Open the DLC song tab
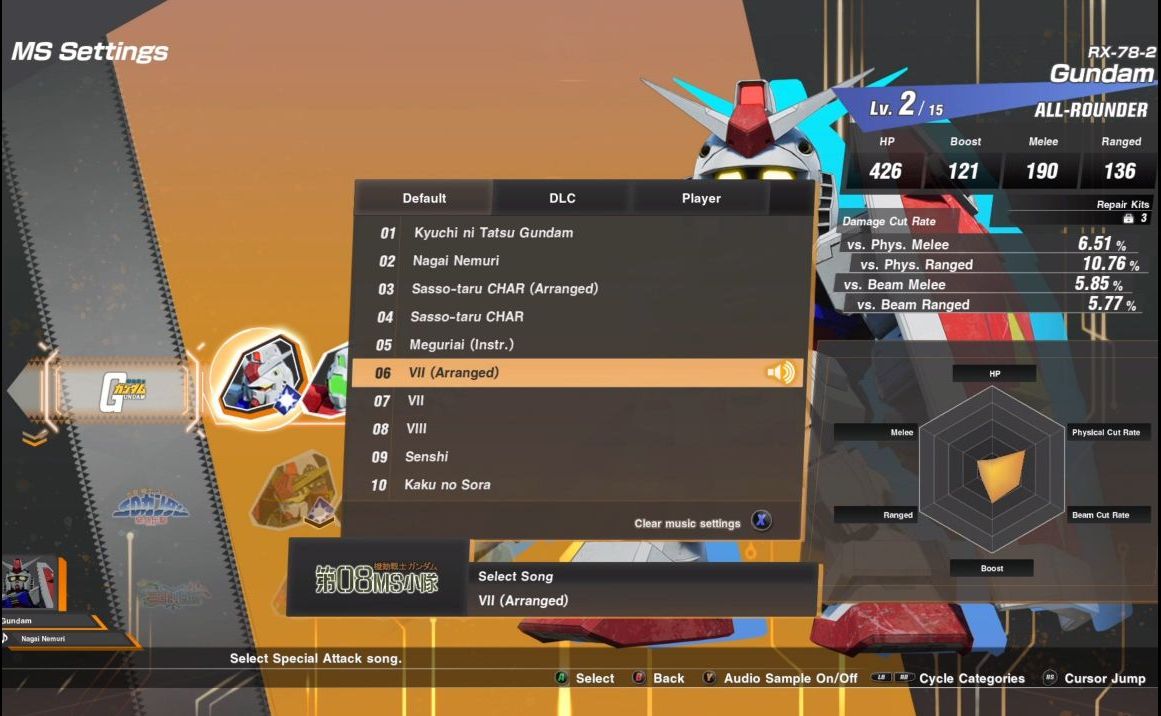Viewport: 1161px width, 716px height. [562, 198]
